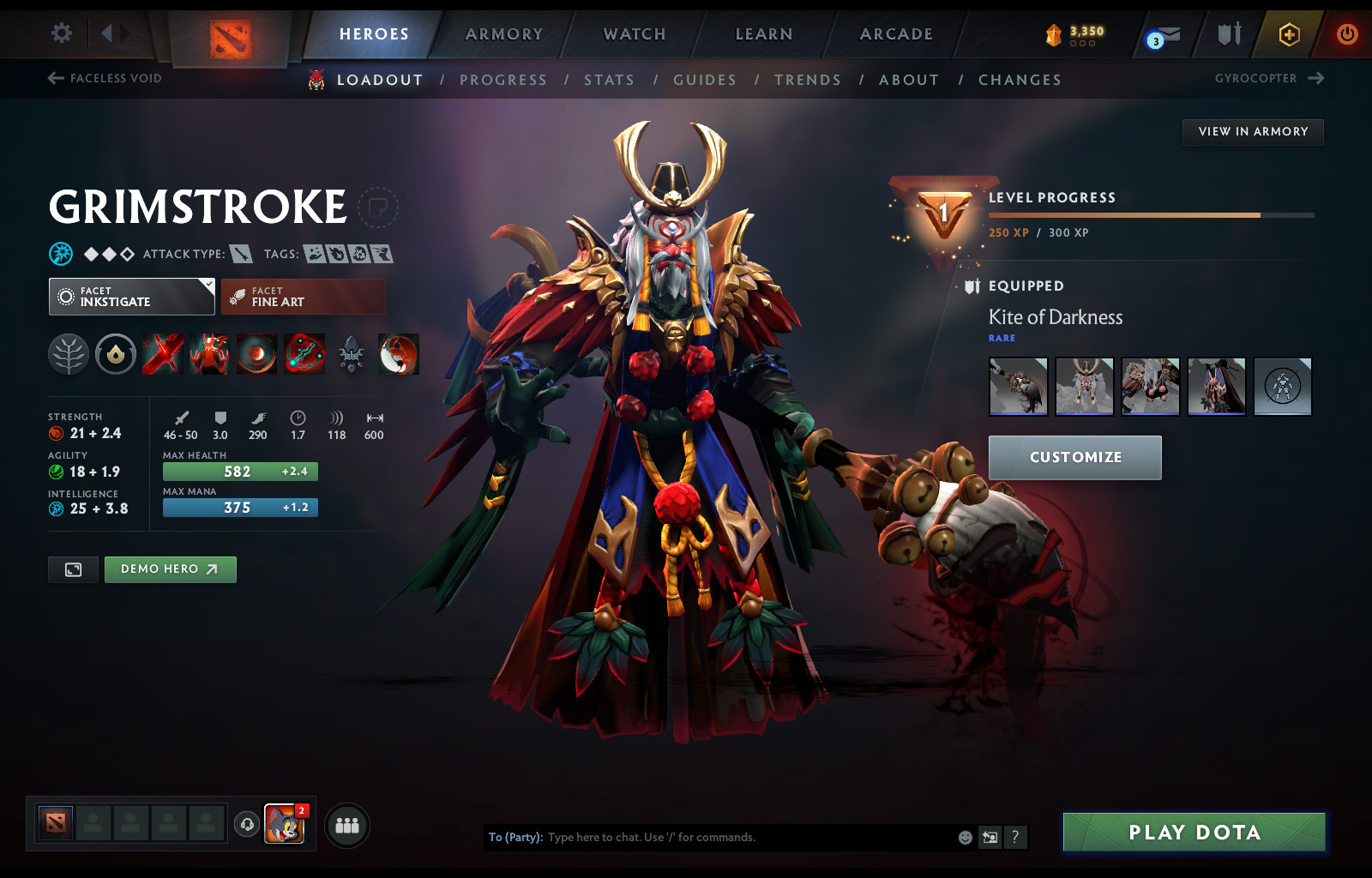Select the weapon thumbnail of Kite of Darkness
Screen dimensions: 1372x878
1018,387
